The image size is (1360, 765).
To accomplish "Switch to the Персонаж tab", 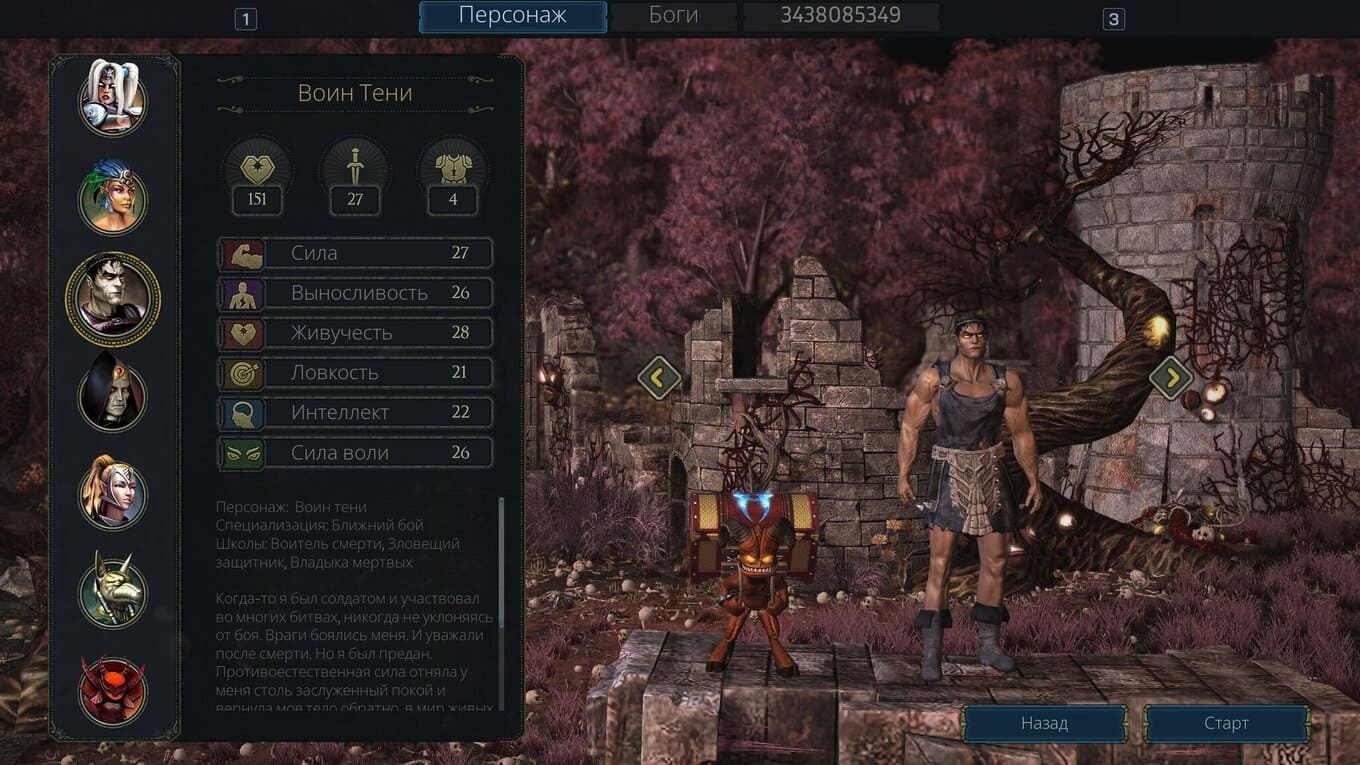I will (x=512, y=16).
